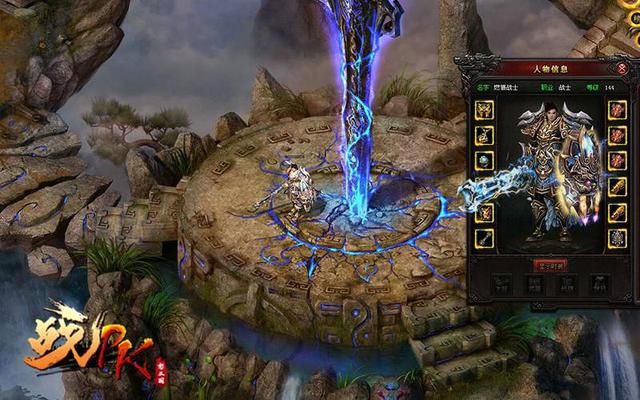Select the golden armor equipment slot
This screenshot has width=640, height=400.
484,109
